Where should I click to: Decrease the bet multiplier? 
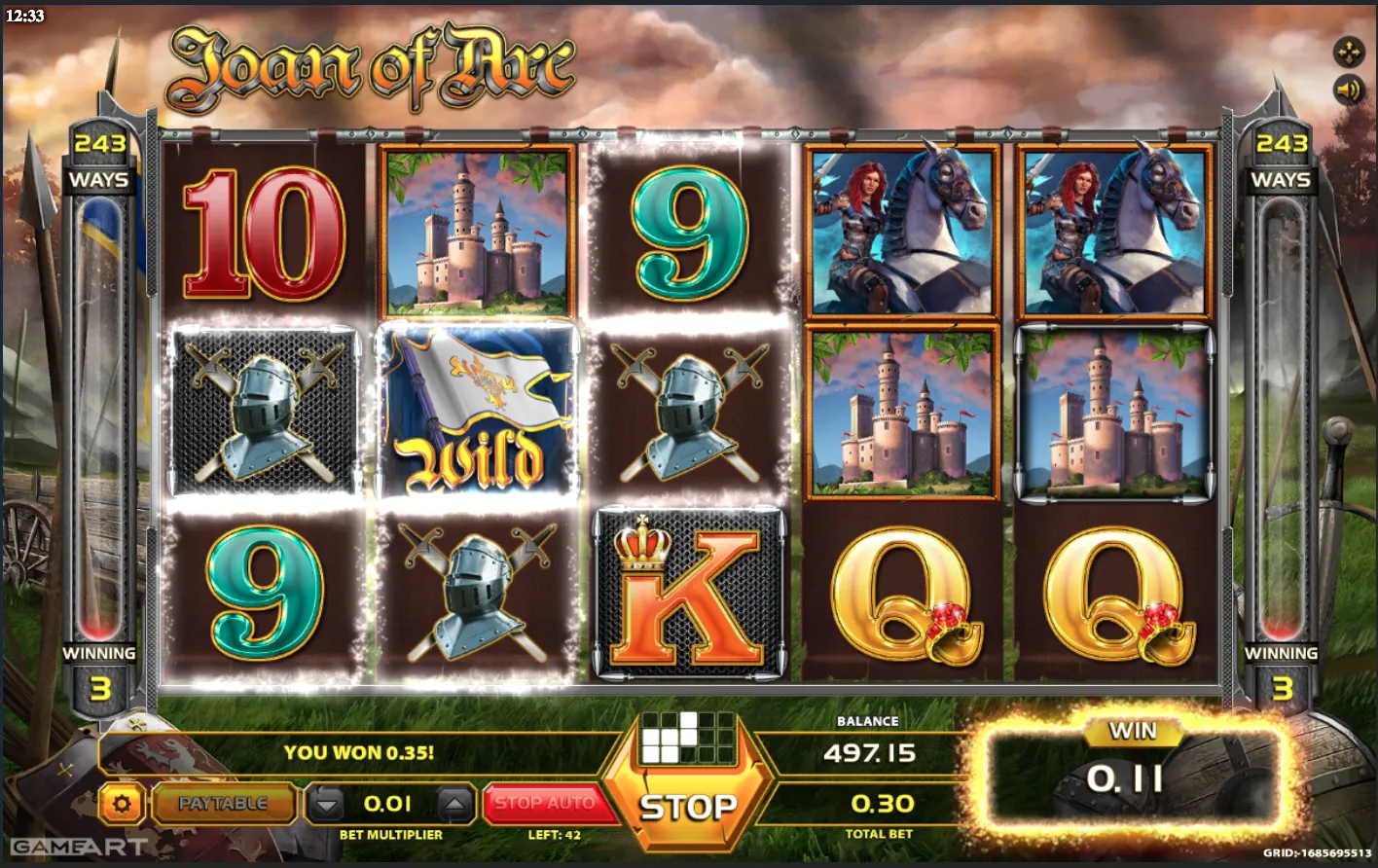(326, 804)
